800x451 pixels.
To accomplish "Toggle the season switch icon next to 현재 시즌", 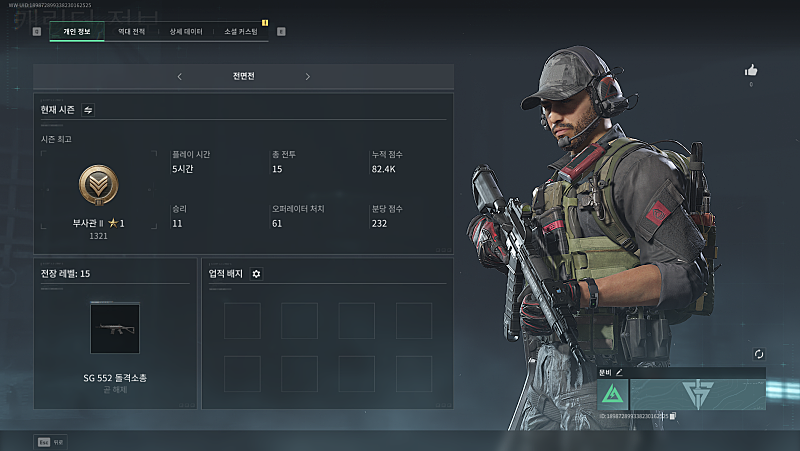I will (x=88, y=110).
